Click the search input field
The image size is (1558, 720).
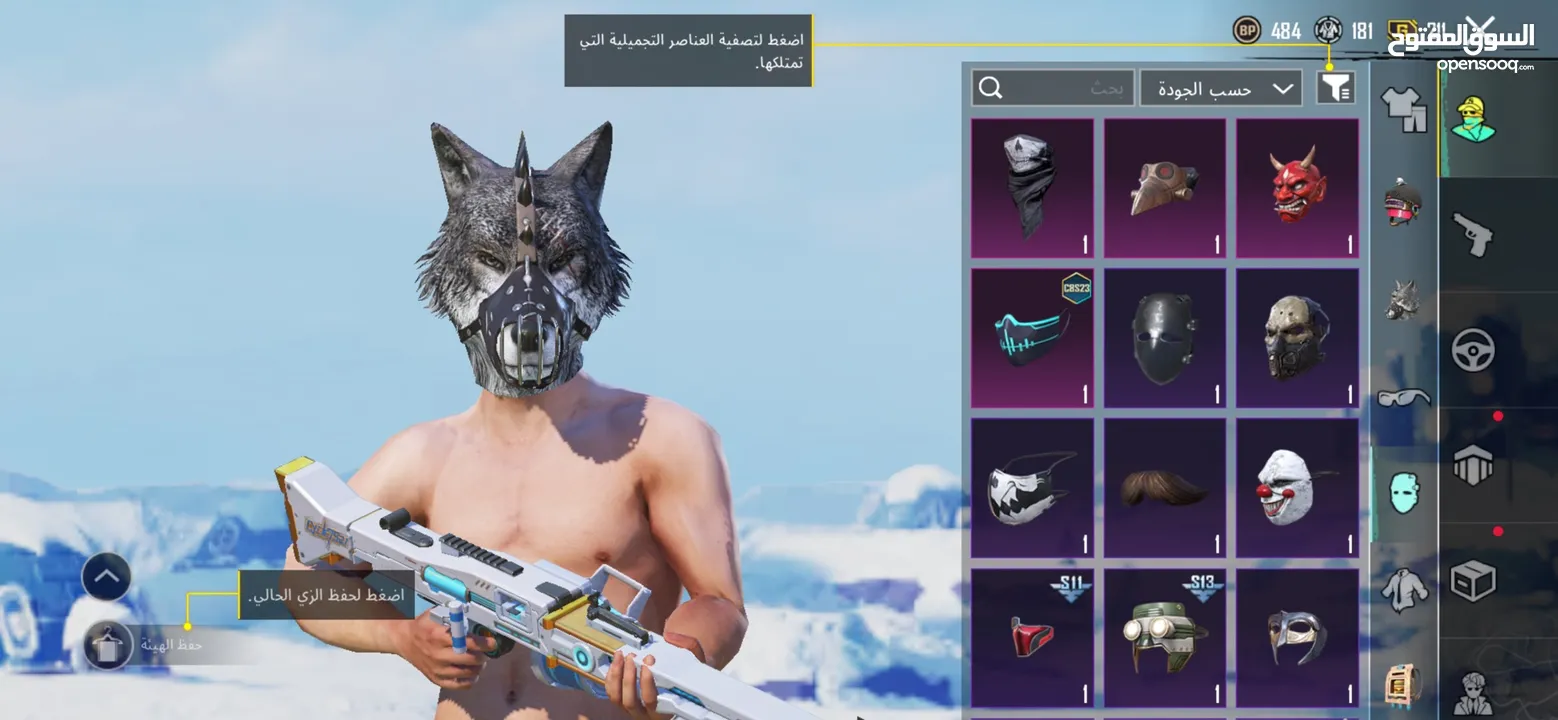tap(1050, 87)
